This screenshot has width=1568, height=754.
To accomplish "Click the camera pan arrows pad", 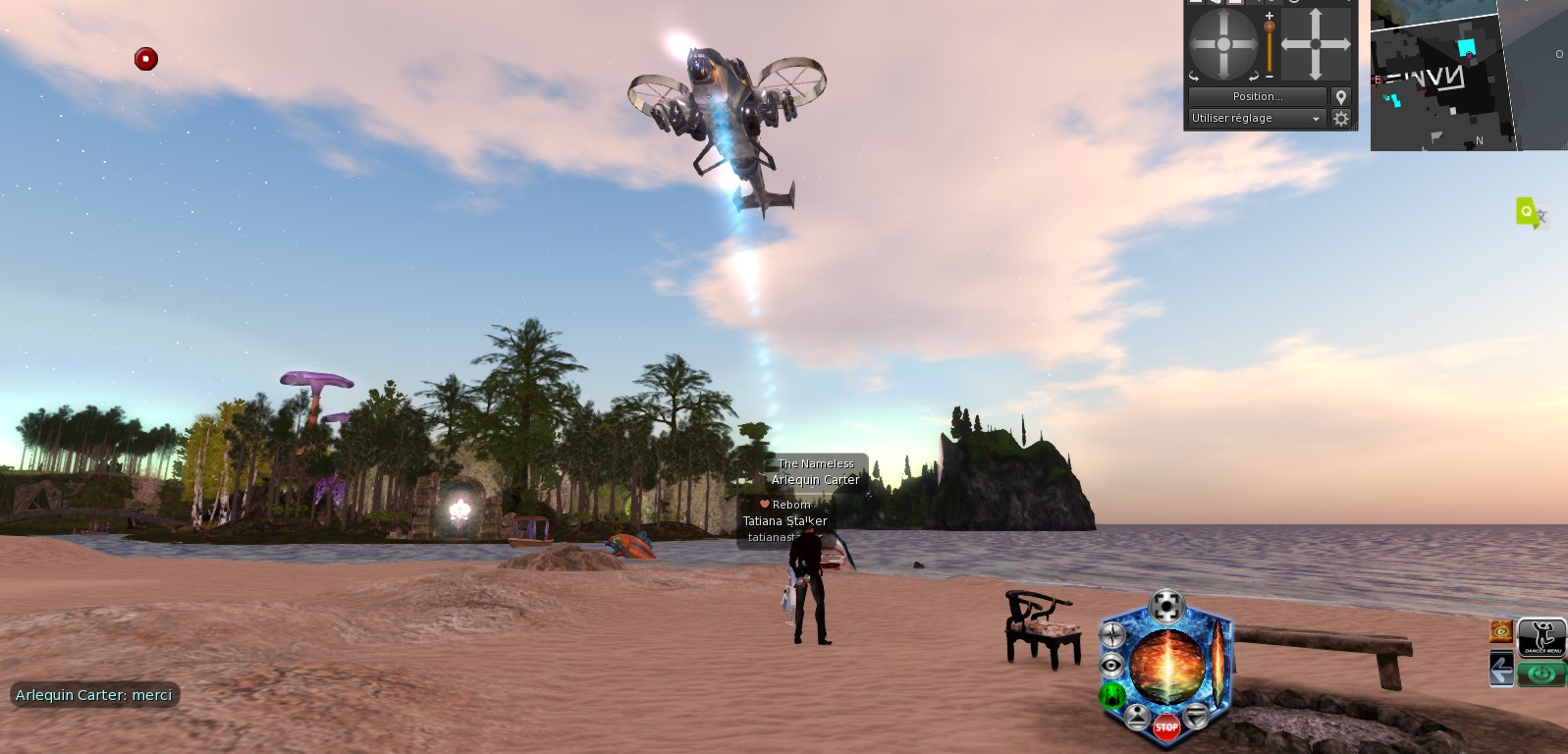I will (1316, 44).
